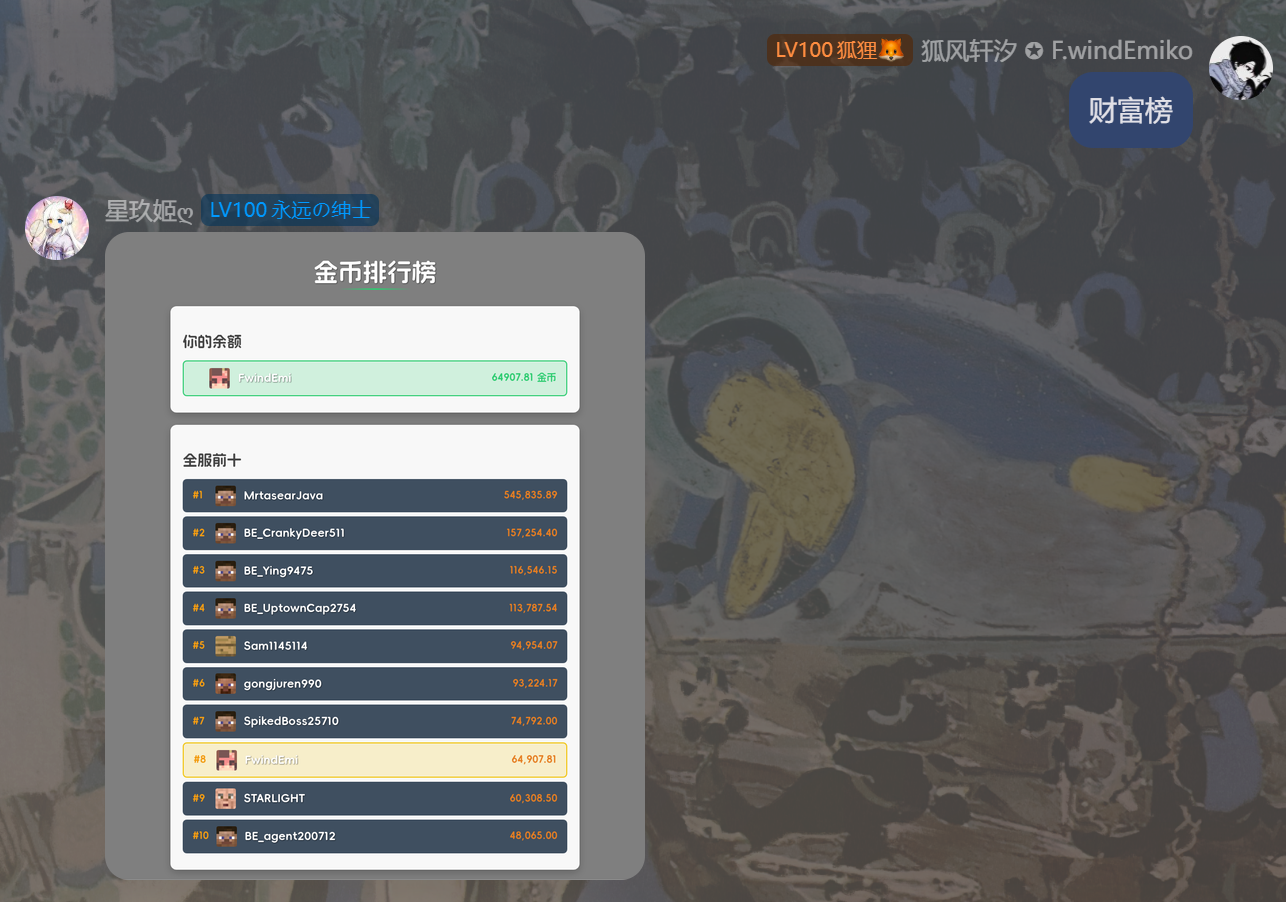Select the highlighted #8 FwindEmi rank row
This screenshot has height=902, width=1286.
374,760
